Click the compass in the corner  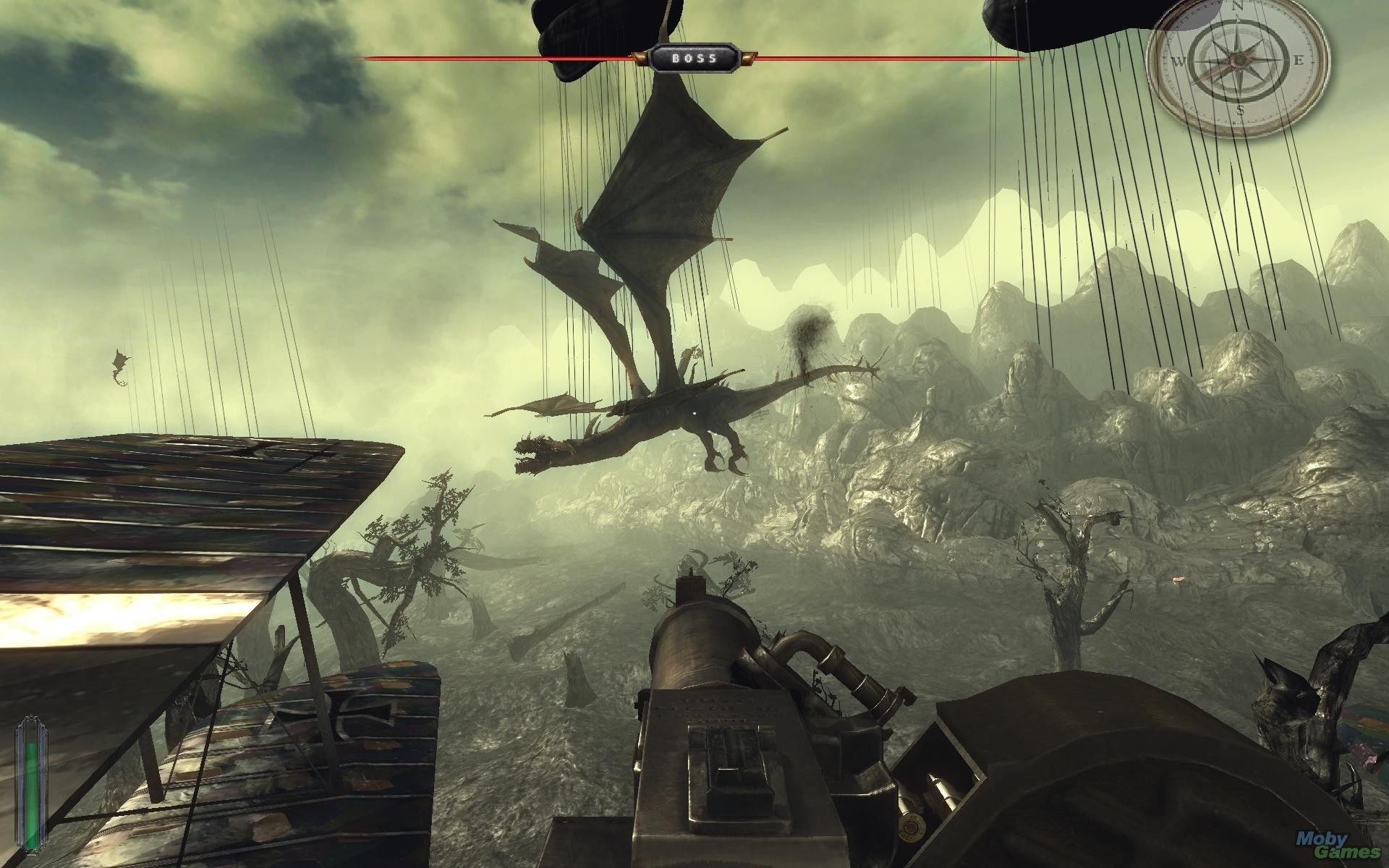pos(1239,64)
